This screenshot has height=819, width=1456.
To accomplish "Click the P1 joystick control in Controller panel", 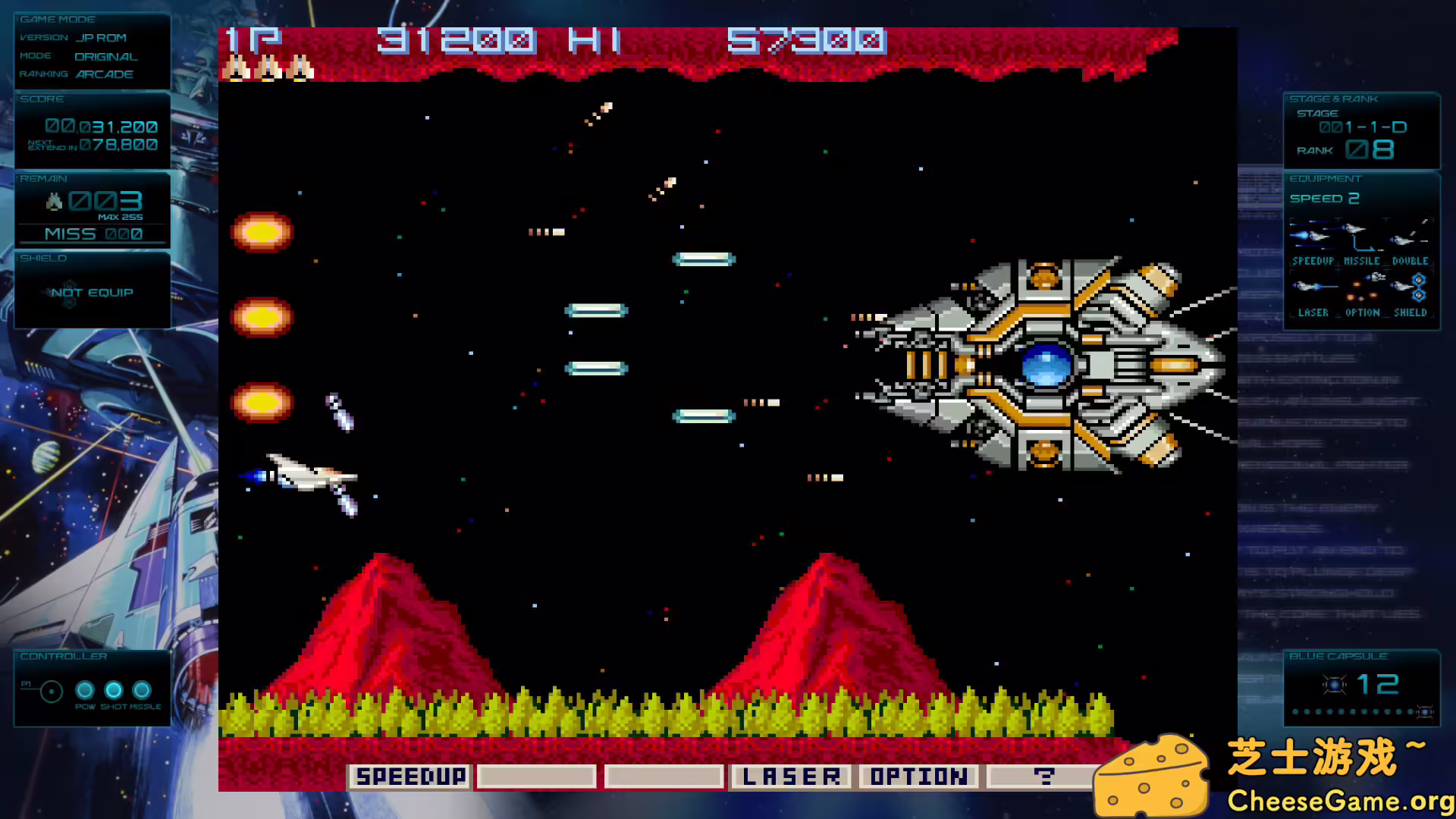I will click(x=50, y=690).
